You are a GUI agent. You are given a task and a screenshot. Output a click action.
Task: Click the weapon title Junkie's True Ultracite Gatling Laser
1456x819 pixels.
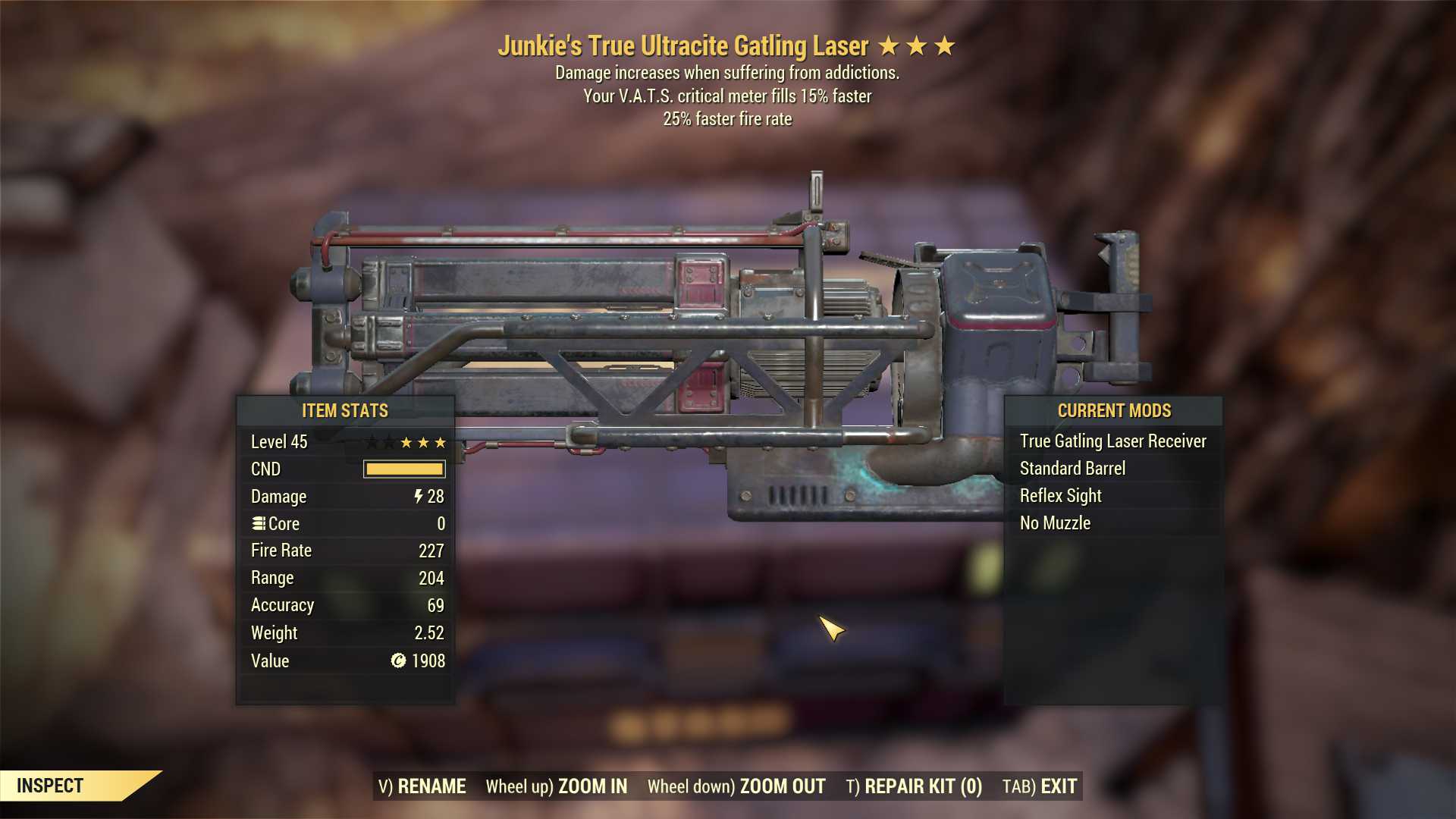click(x=684, y=45)
